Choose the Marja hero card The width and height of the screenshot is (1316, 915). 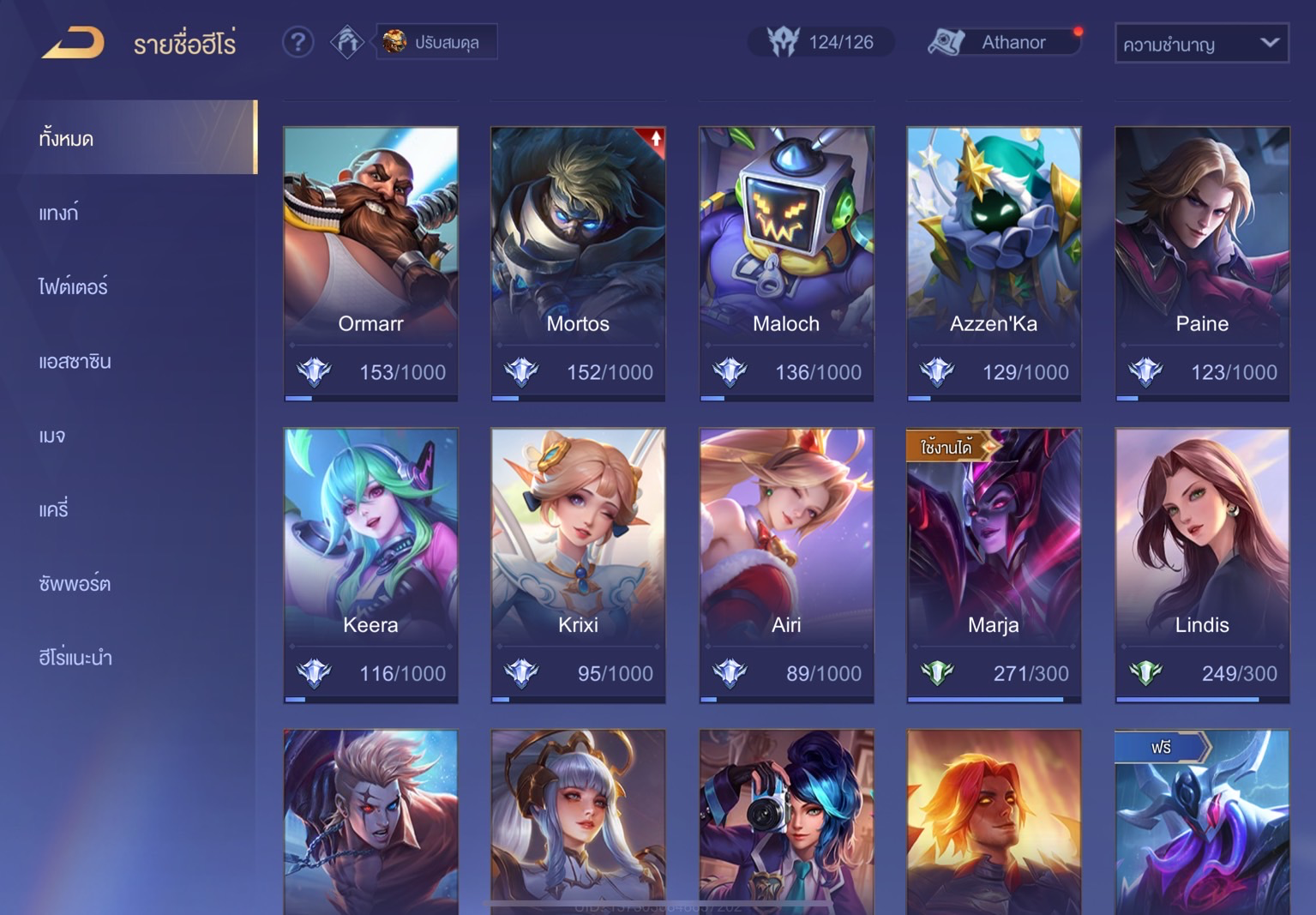click(x=994, y=565)
